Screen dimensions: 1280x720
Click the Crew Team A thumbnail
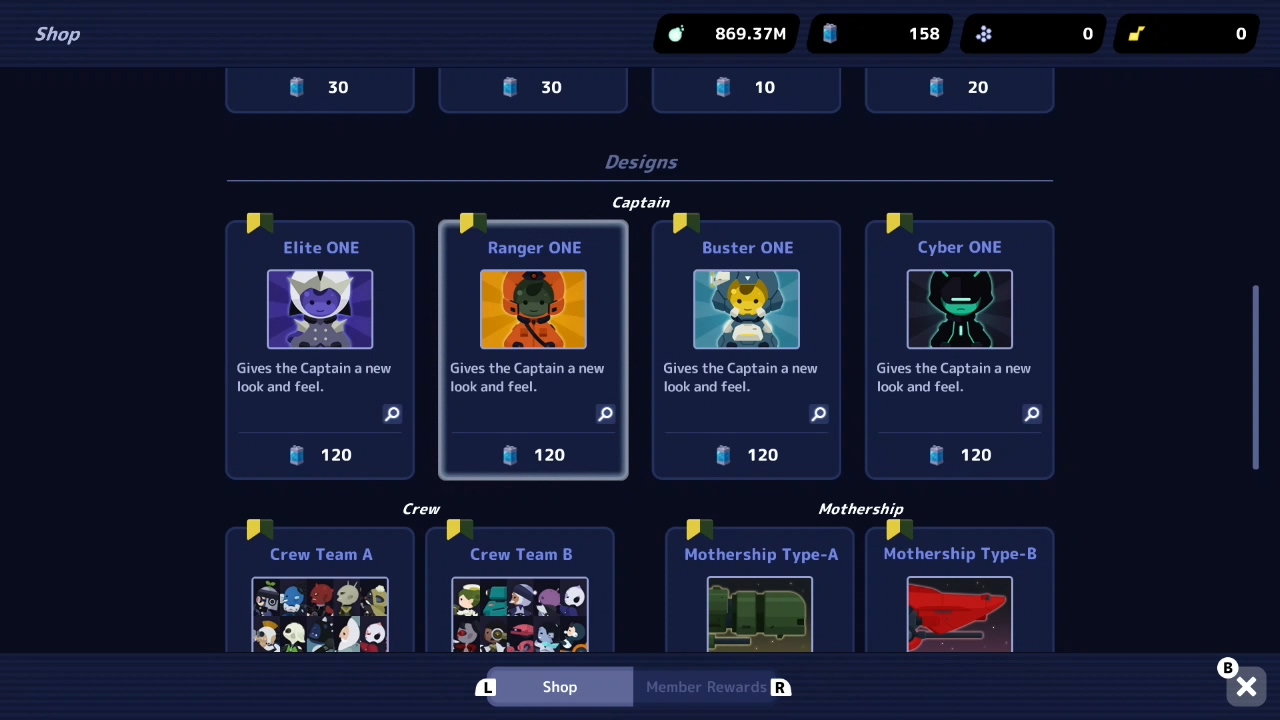click(320, 613)
